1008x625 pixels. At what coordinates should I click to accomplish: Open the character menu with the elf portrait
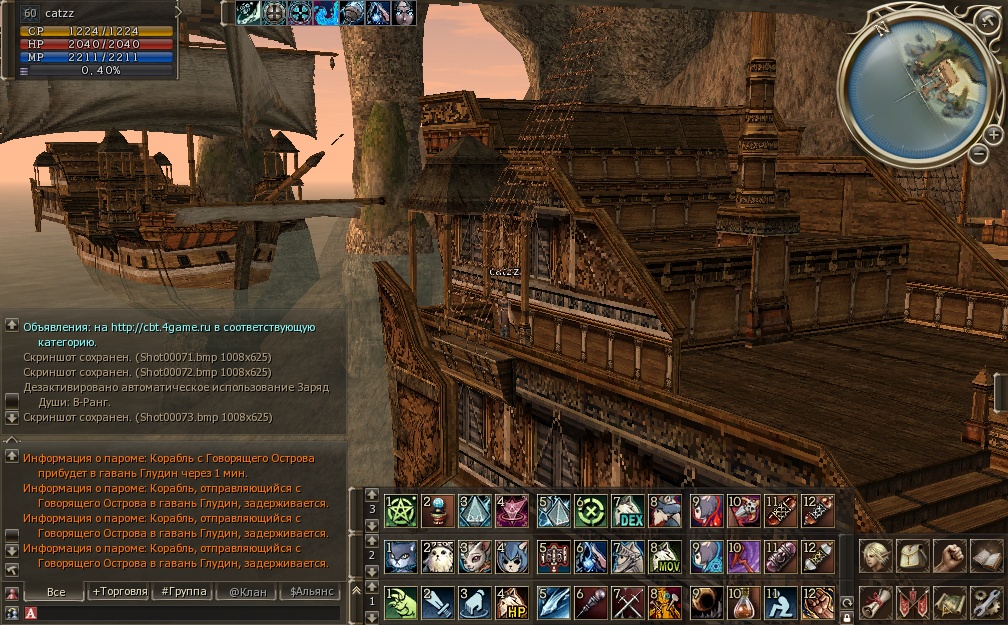pos(876,556)
